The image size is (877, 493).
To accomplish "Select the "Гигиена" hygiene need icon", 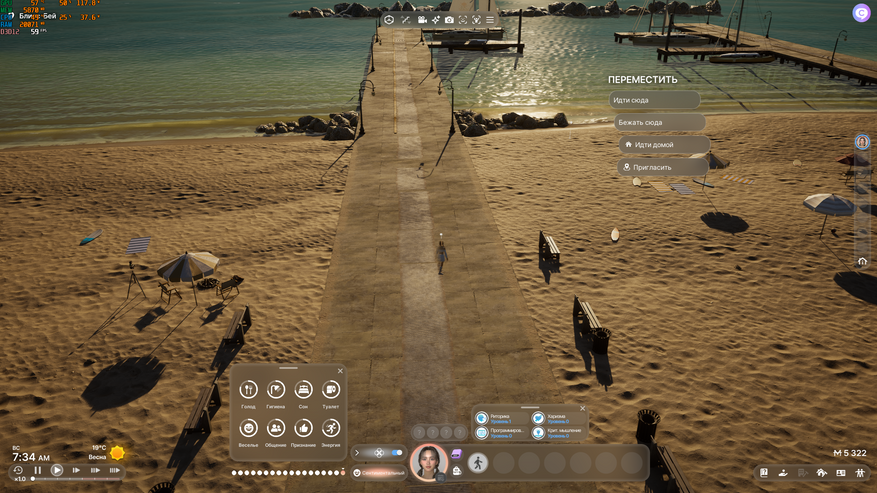I will tap(276, 390).
